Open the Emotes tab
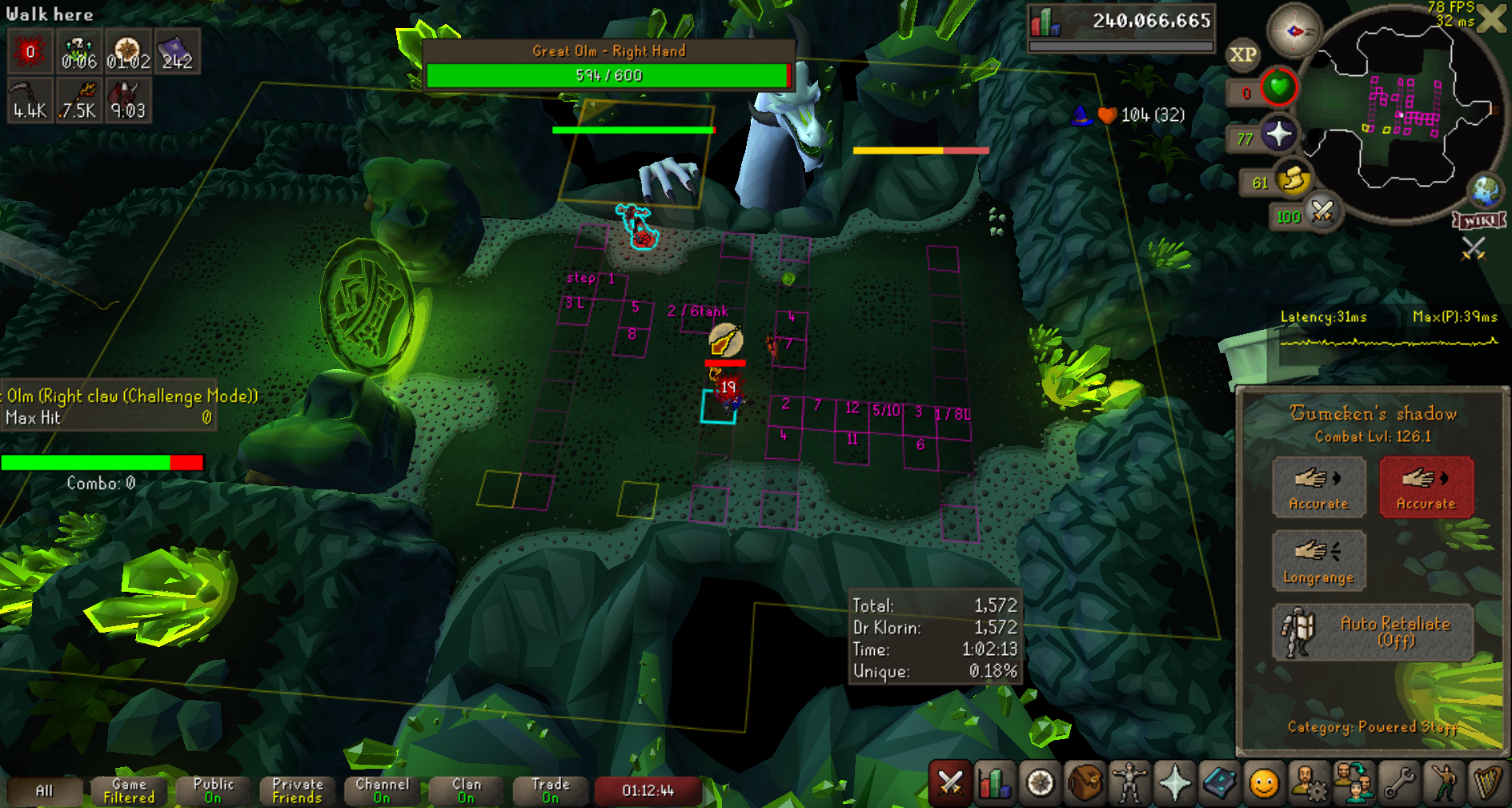 1444,782
